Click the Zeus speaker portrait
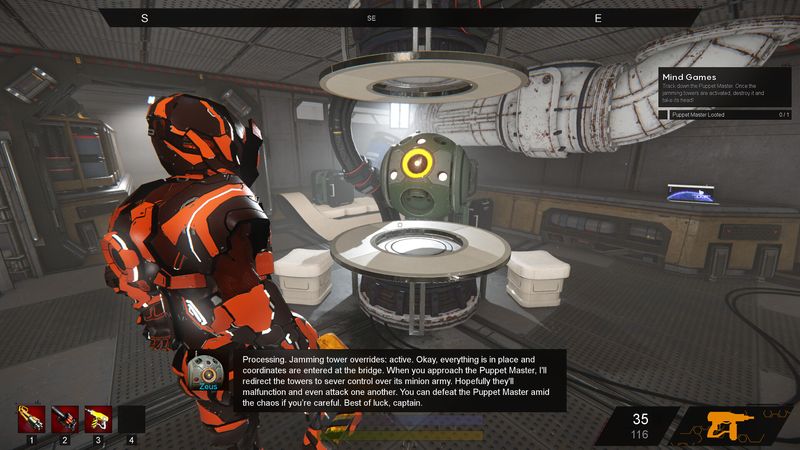This screenshot has height=450, width=800. [x=207, y=372]
